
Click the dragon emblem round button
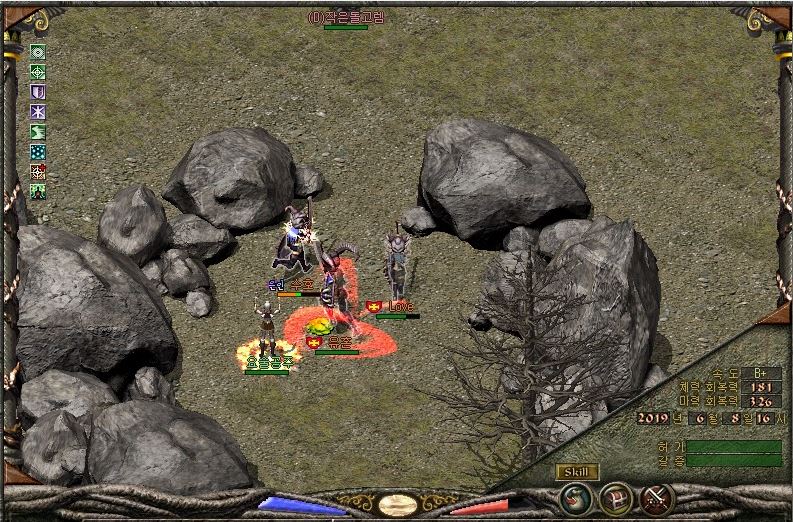click(575, 497)
